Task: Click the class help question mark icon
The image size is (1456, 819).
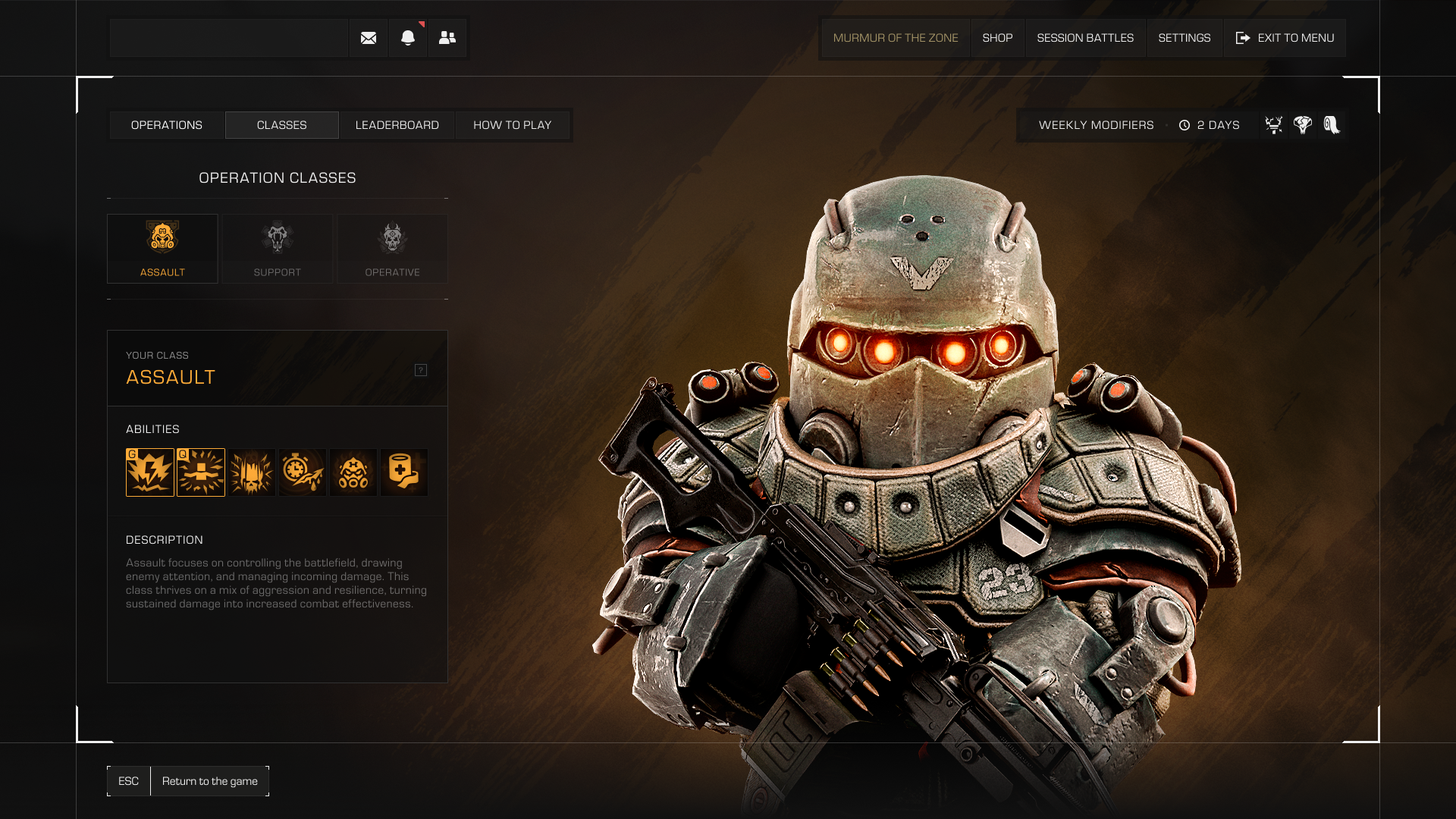Action: 421,370
